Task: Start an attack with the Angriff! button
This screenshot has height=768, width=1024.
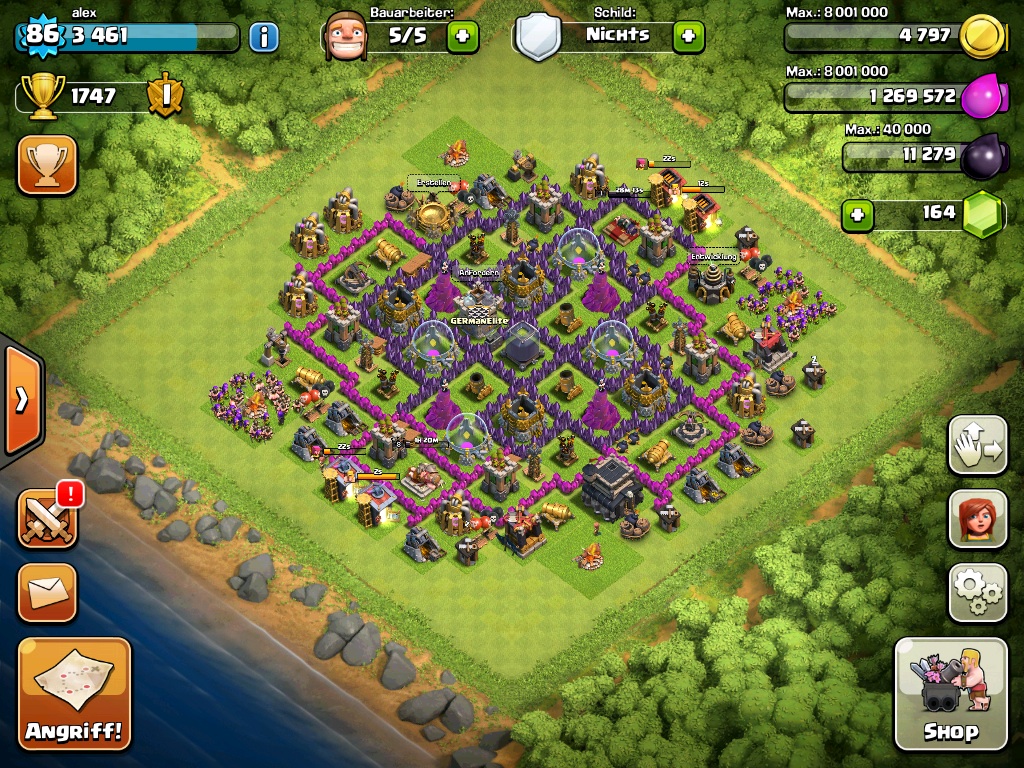Action: [74, 693]
